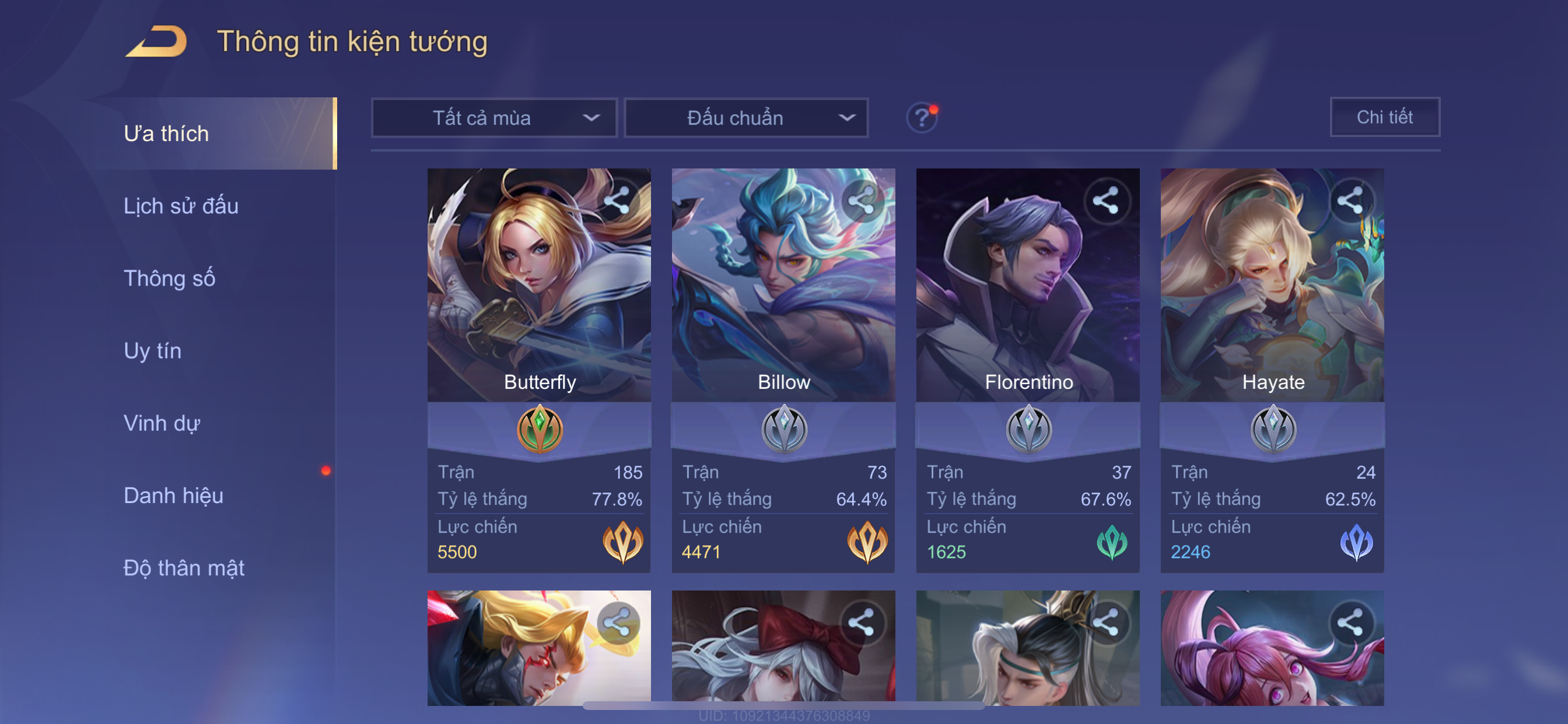Image resolution: width=1568 pixels, height=724 pixels.
Task: Show the Thông số tab
Action: 169,279
